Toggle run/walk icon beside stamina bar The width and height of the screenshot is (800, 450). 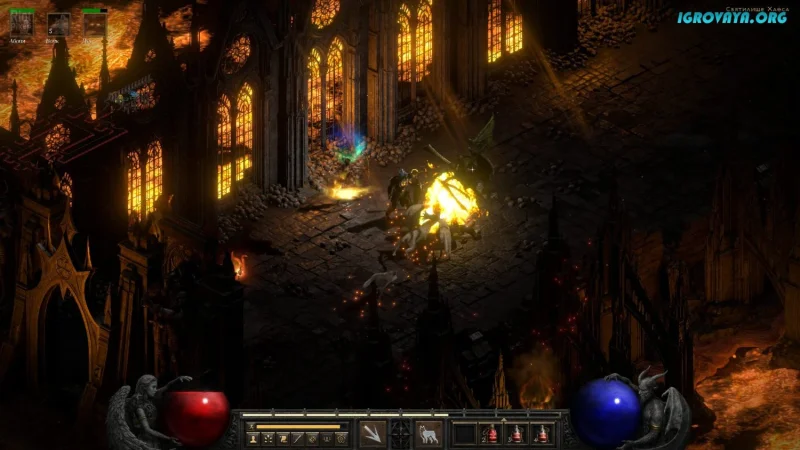(x=252, y=425)
